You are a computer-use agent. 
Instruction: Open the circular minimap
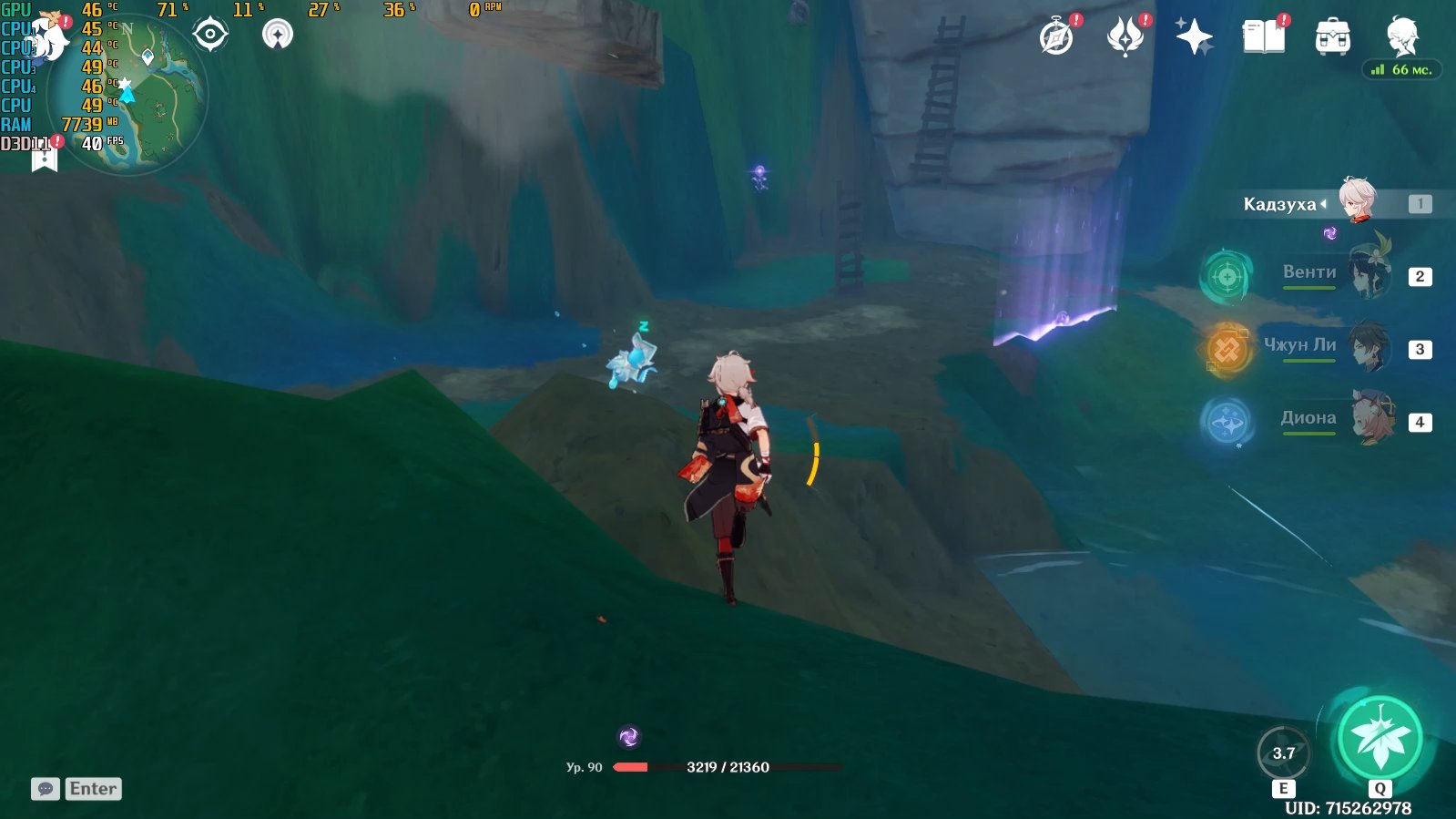(127, 96)
